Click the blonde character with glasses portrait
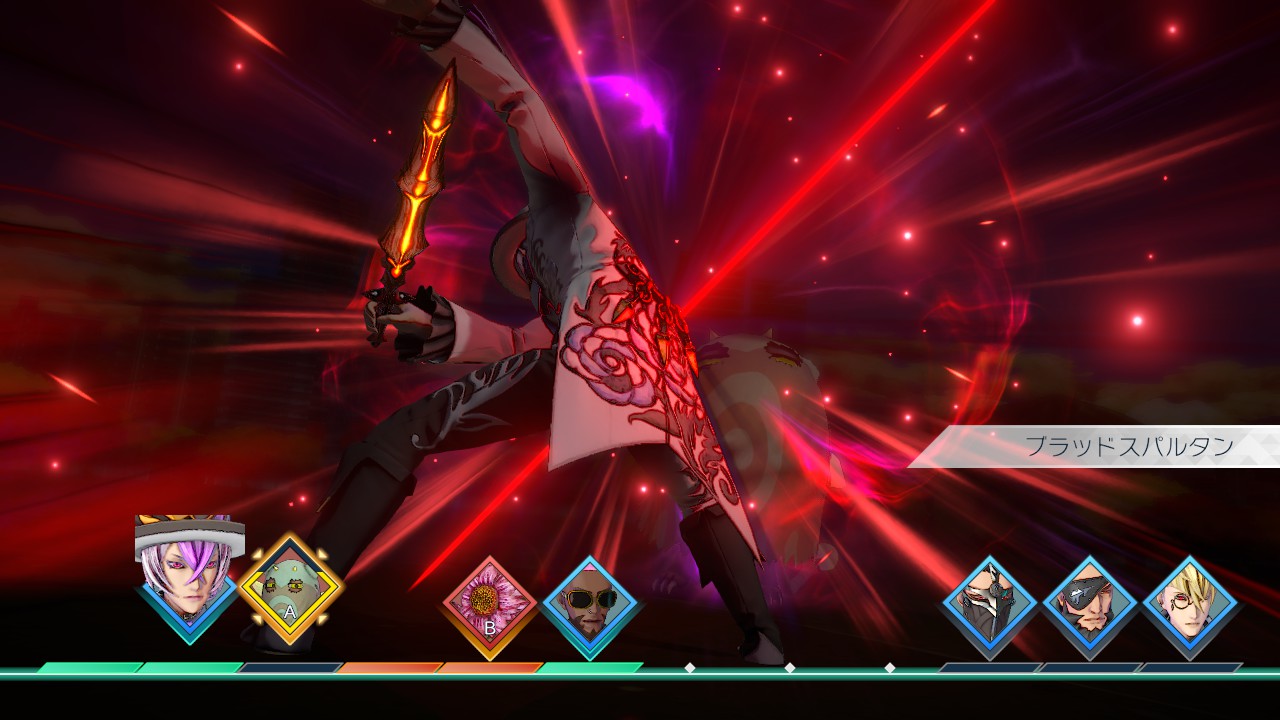Screen dimensions: 1280x720 pos(1190,605)
